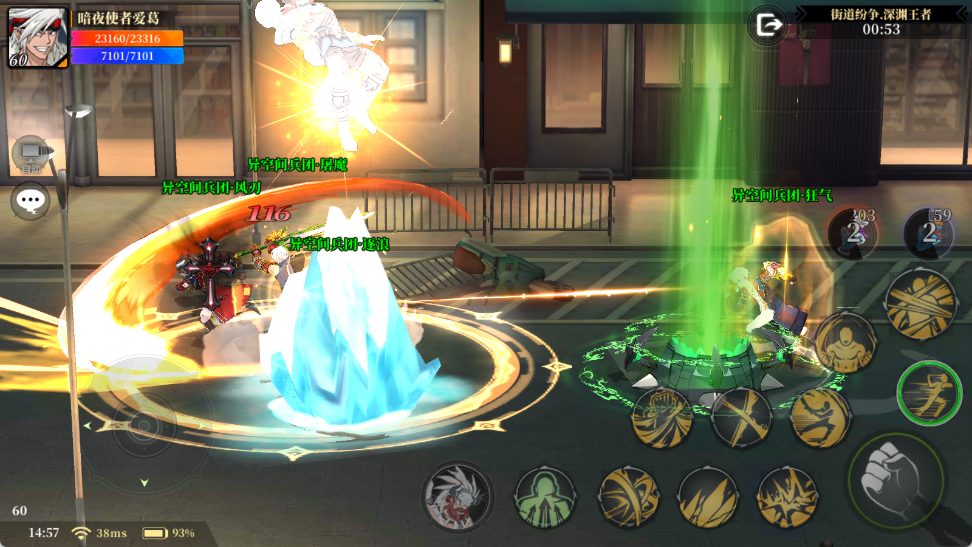
Task: Open the player portrait at level 60
Action: [38, 38]
